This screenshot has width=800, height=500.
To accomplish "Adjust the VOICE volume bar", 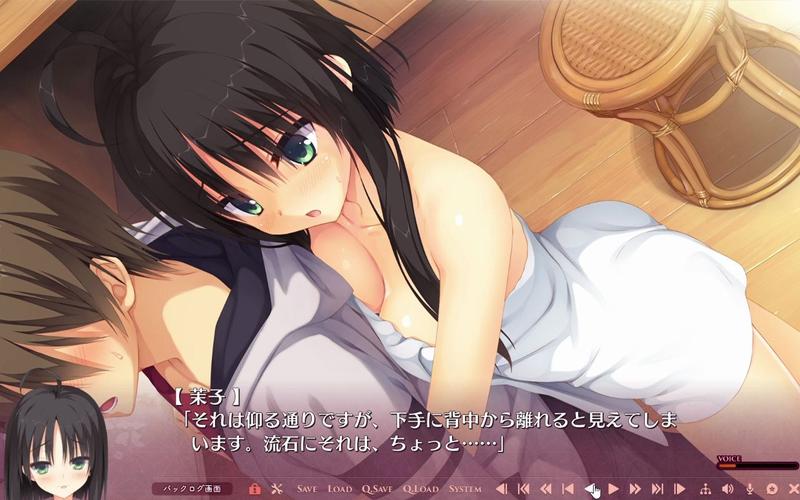I will pyautogui.click(x=757, y=466).
